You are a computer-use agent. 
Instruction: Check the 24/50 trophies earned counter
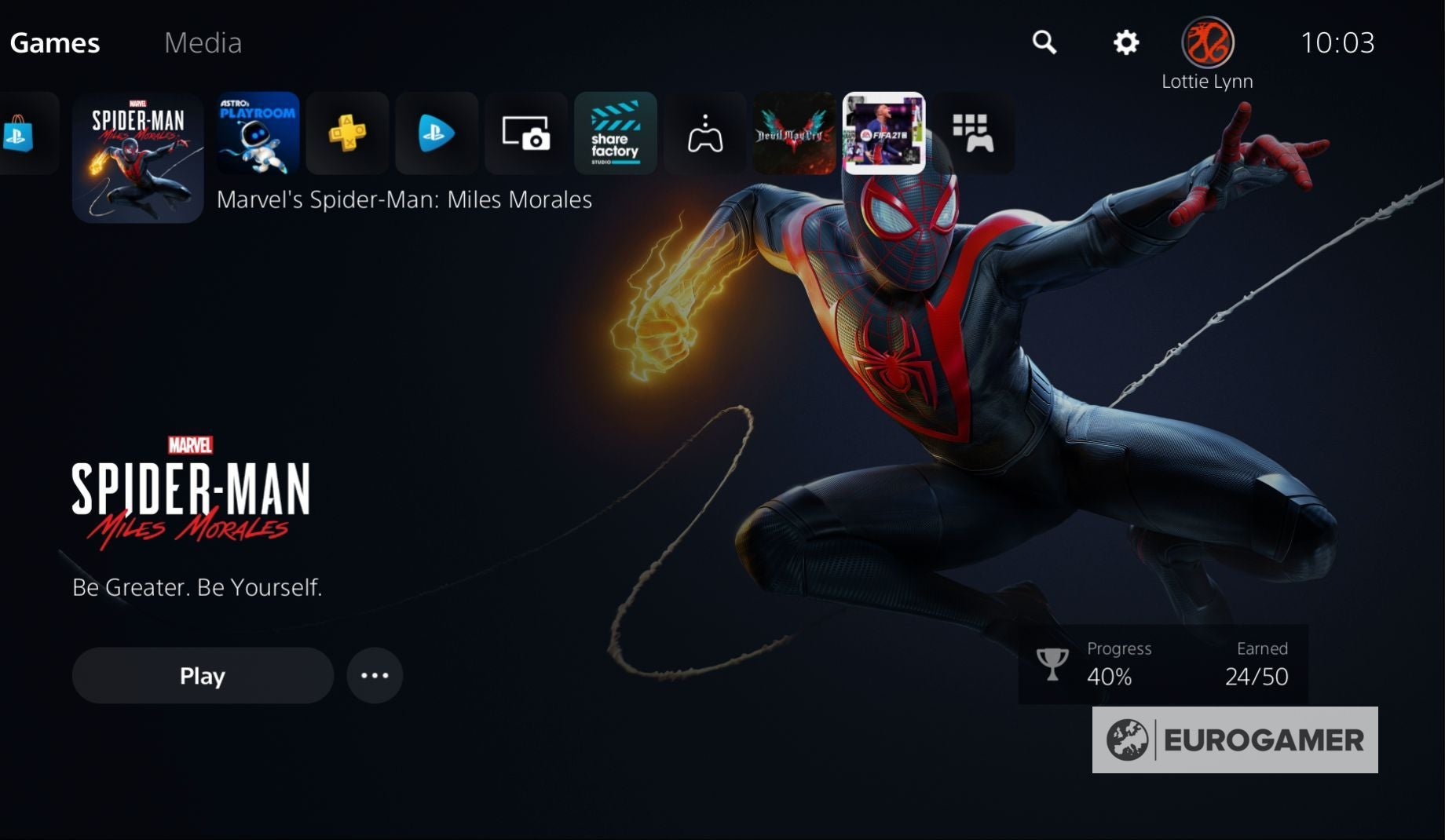[x=1257, y=677]
